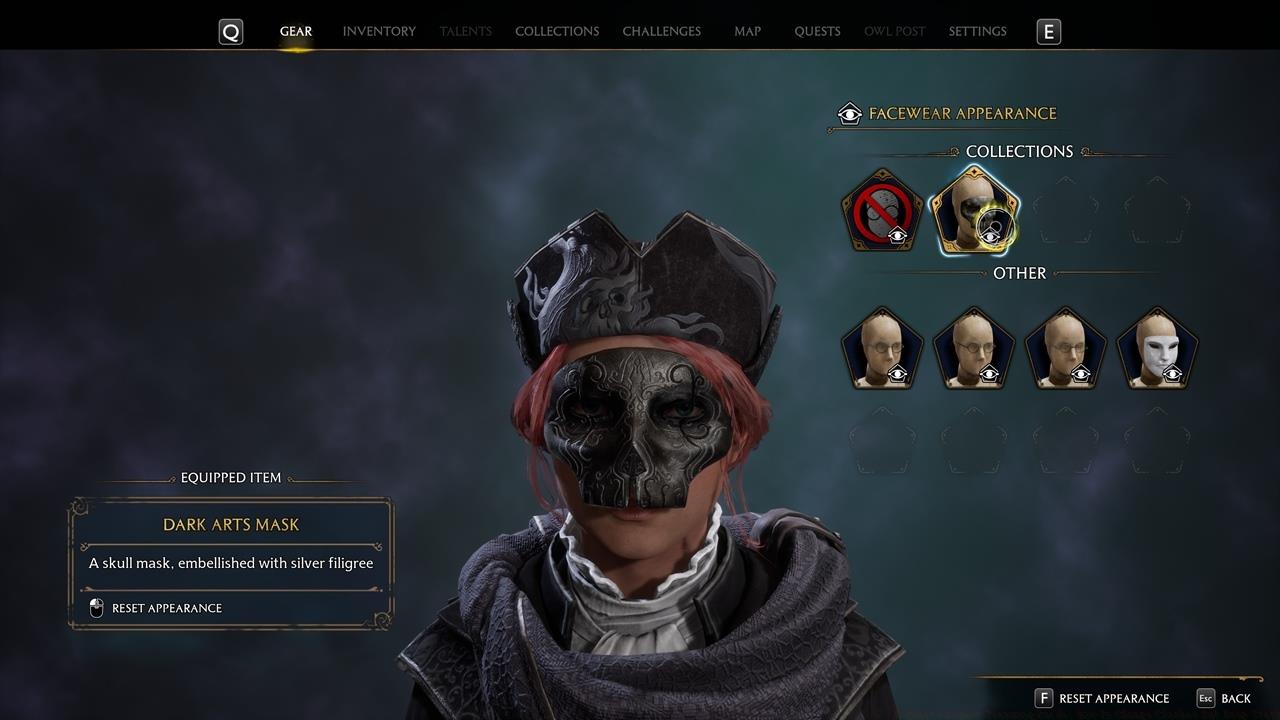
Task: Select the first round spectacles tile
Action: tap(882, 348)
